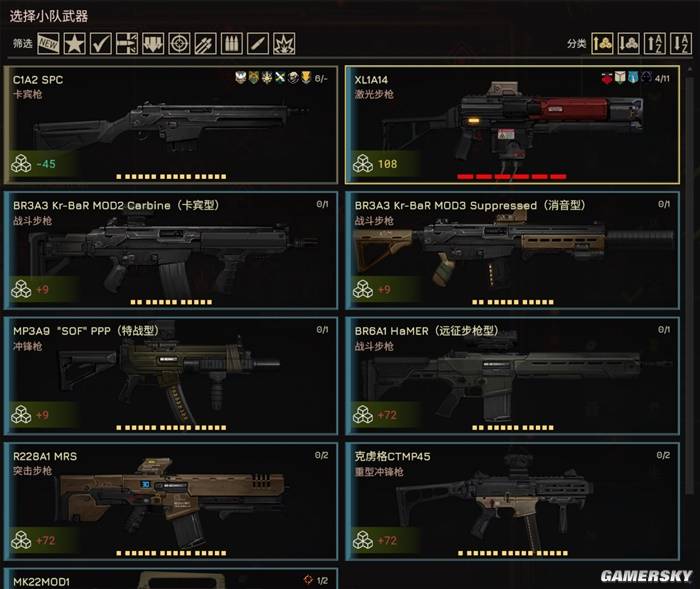Select the MK22MOD1 weapon card
The height and width of the screenshot is (589, 700).
click(170, 579)
